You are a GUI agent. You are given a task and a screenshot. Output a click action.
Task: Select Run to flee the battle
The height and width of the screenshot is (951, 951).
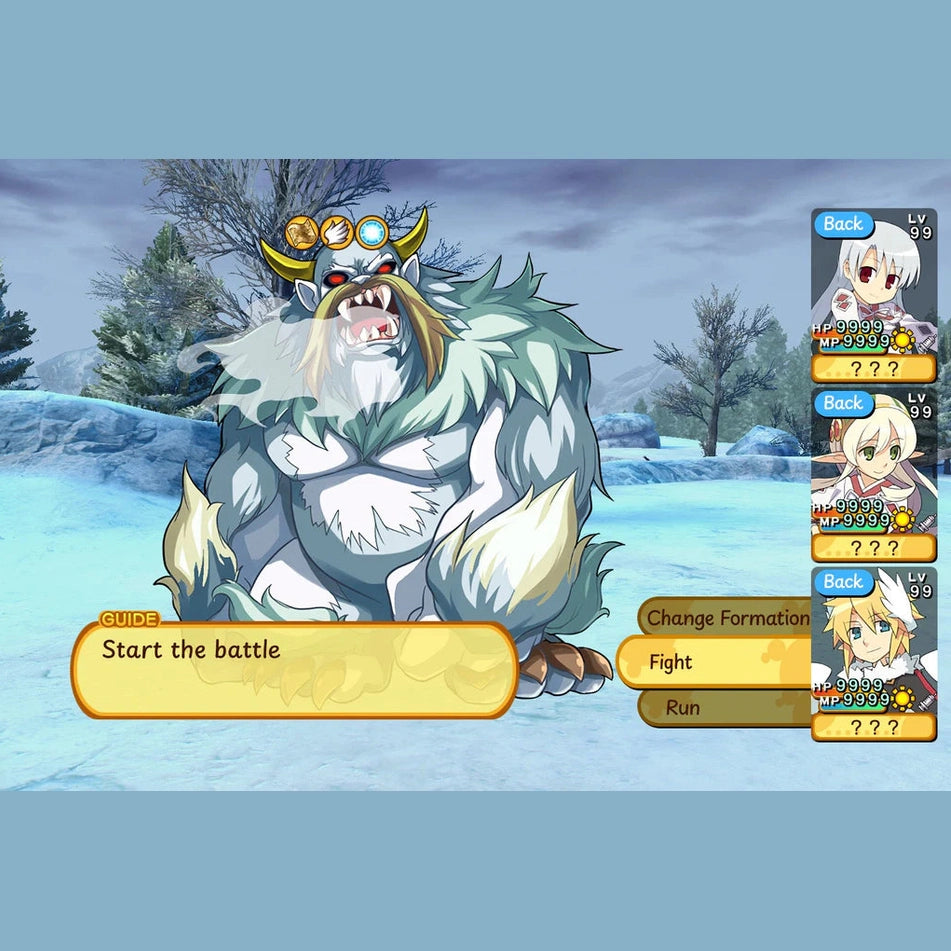[722, 708]
